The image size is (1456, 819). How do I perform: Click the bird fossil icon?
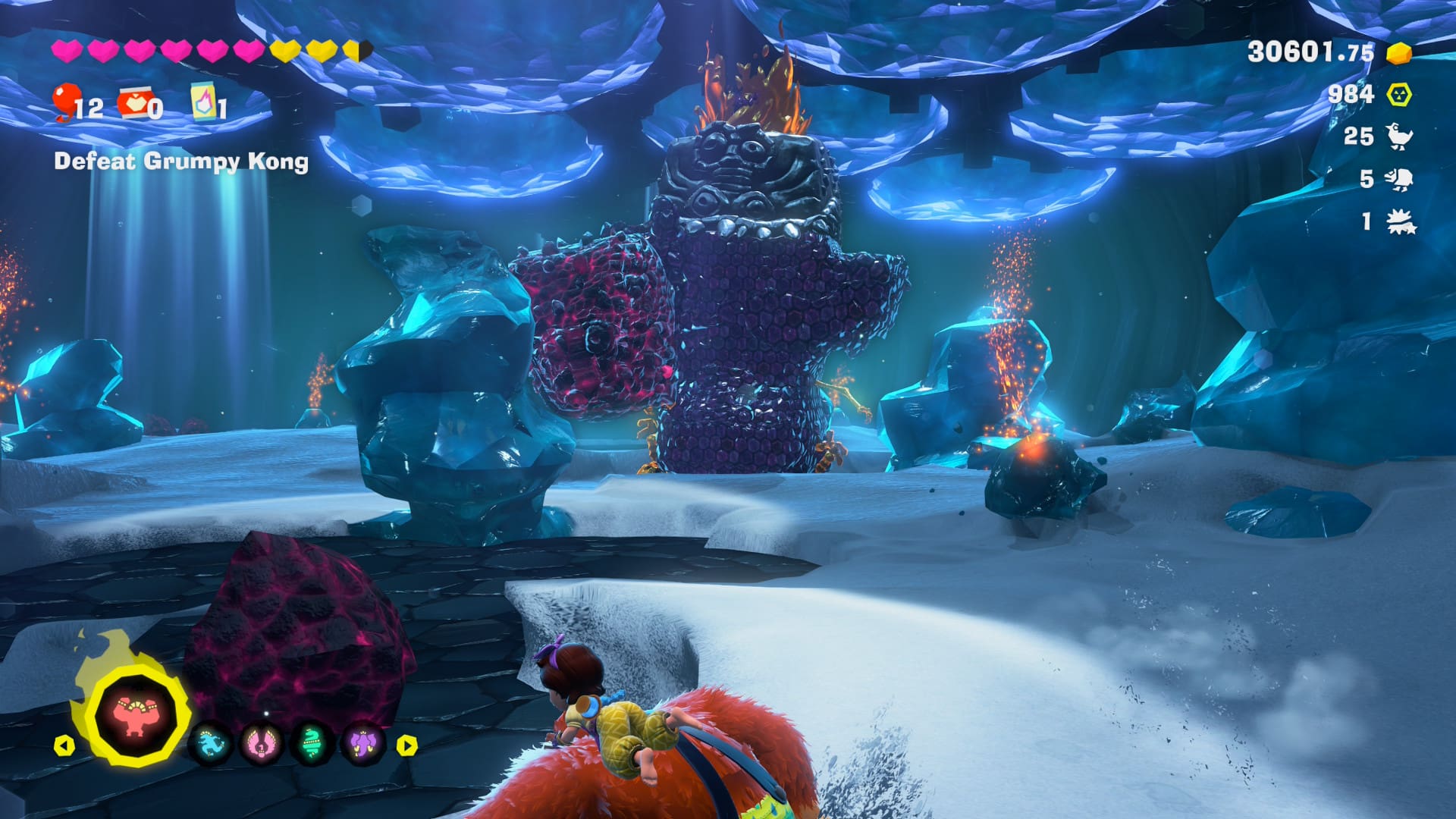[1399, 136]
